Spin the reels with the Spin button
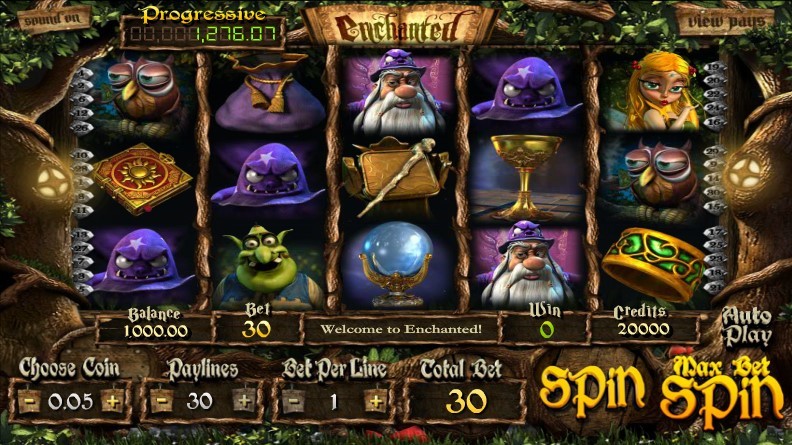 click(590, 390)
